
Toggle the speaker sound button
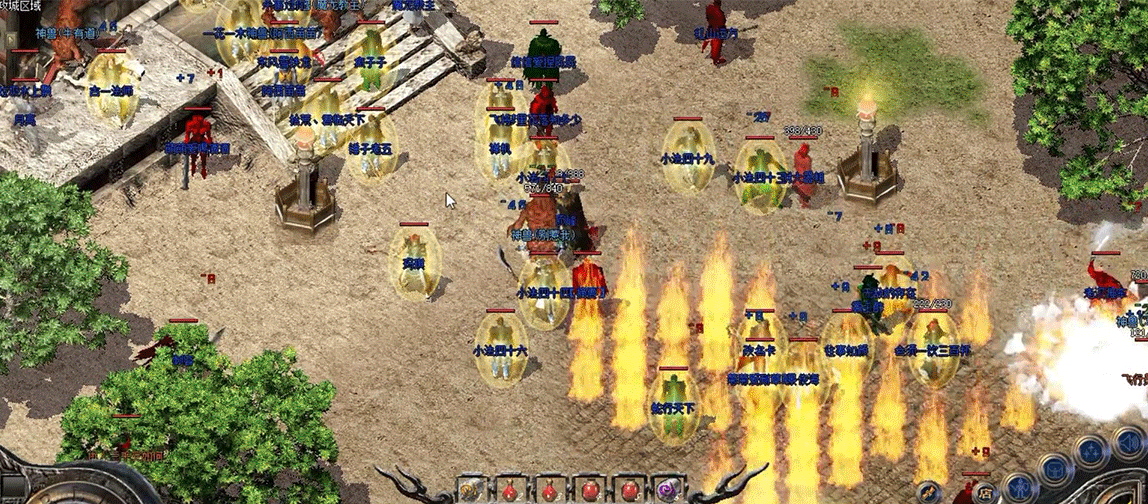click(x=1129, y=441)
